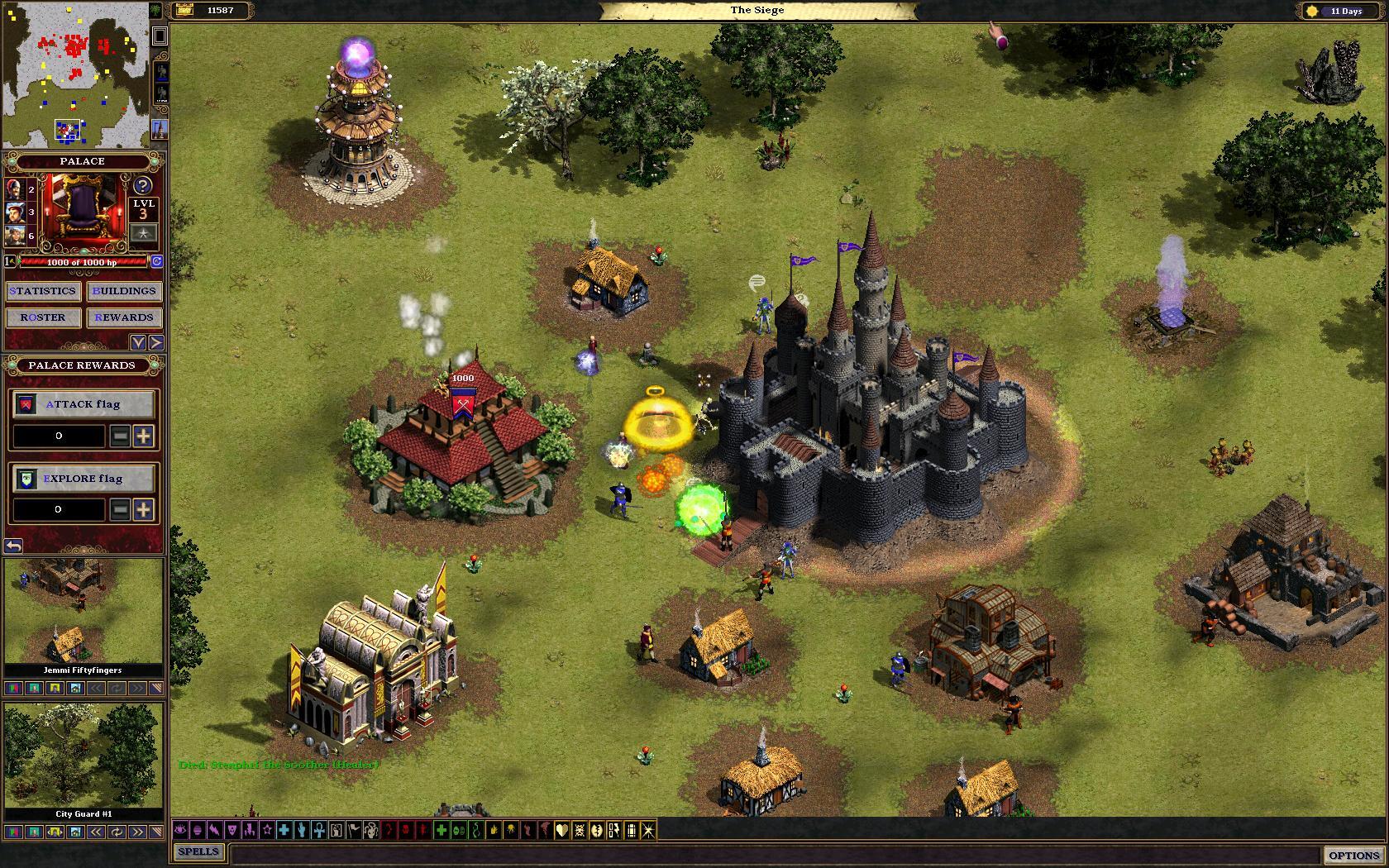Open the OPTIONS menu
This screenshot has width=1389, height=868.
tap(1353, 853)
